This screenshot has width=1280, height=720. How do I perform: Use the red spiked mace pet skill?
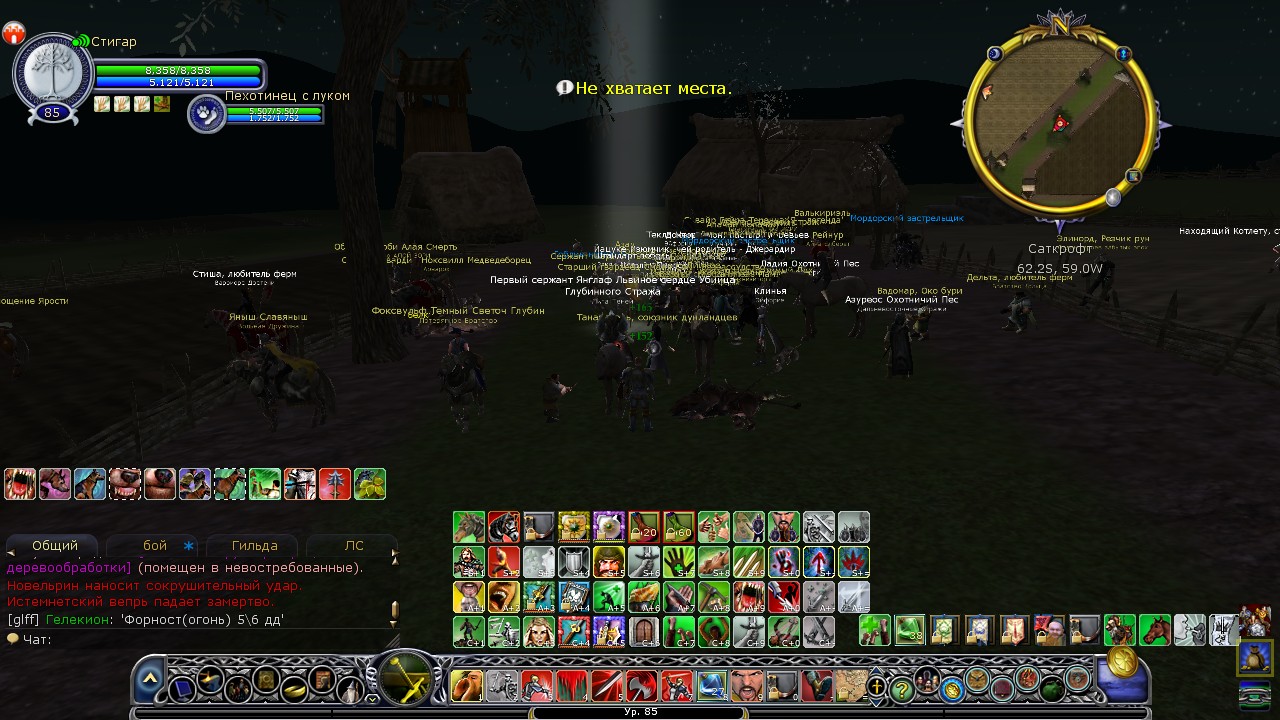[335, 484]
